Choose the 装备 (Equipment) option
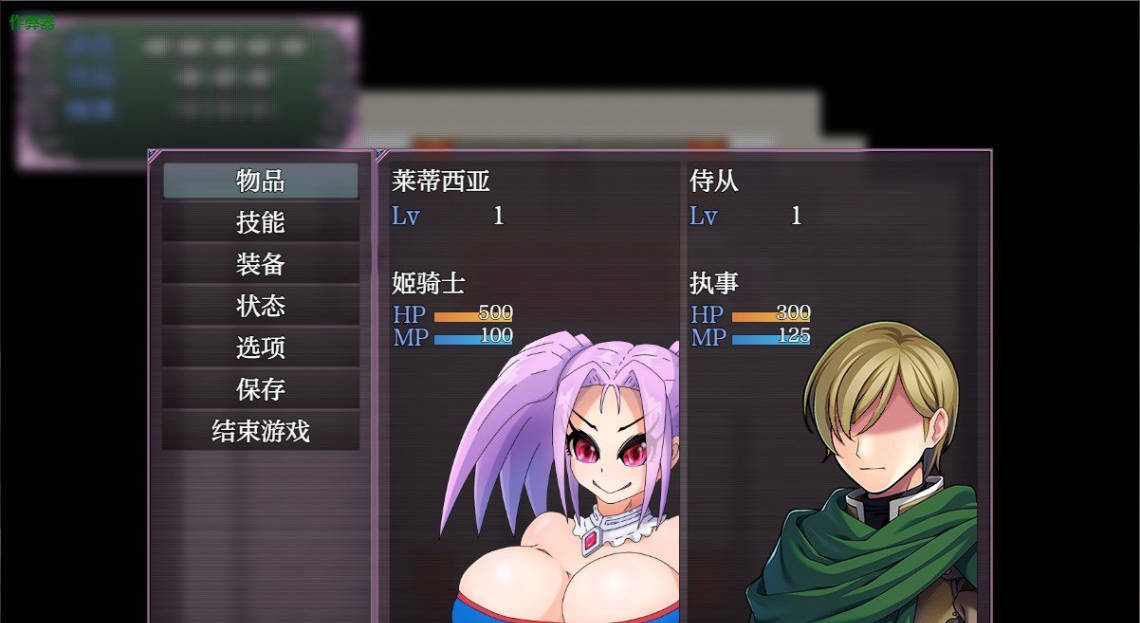Image resolution: width=1140 pixels, height=623 pixels. point(260,264)
